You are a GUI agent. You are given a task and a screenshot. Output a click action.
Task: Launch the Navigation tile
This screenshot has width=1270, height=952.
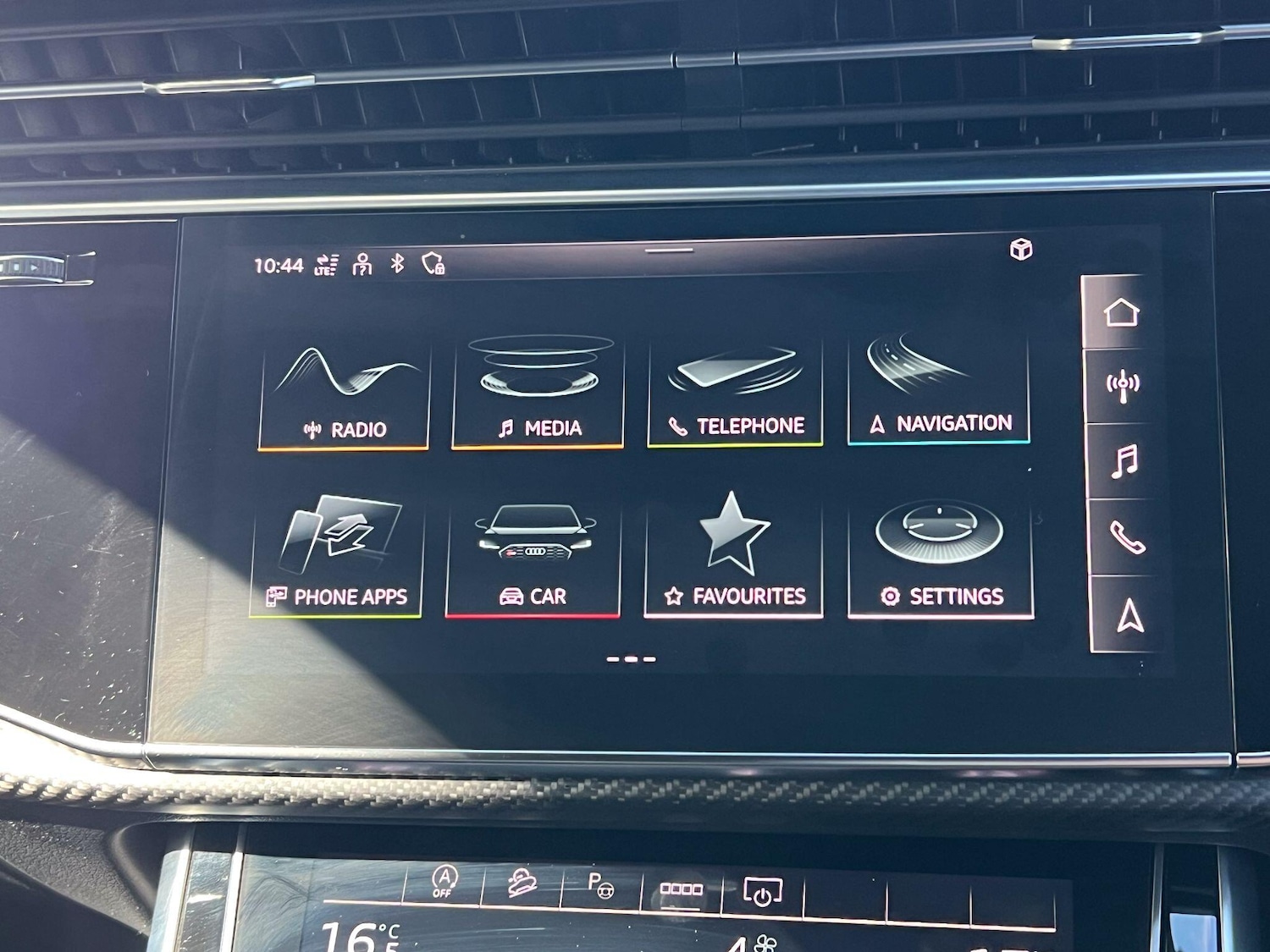(938, 389)
